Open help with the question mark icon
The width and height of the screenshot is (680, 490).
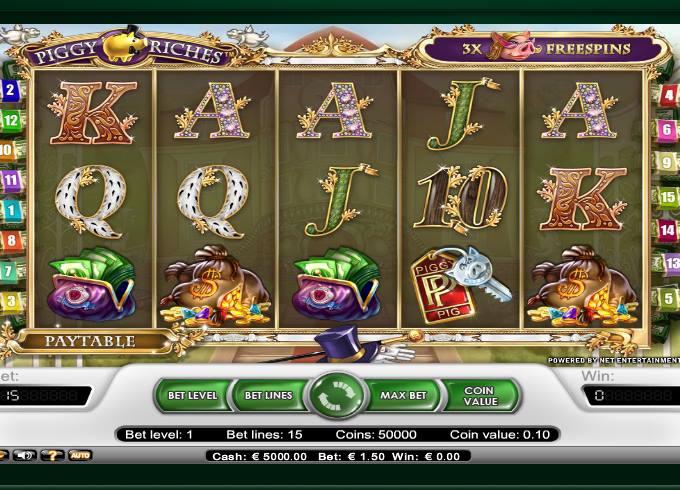point(52,455)
